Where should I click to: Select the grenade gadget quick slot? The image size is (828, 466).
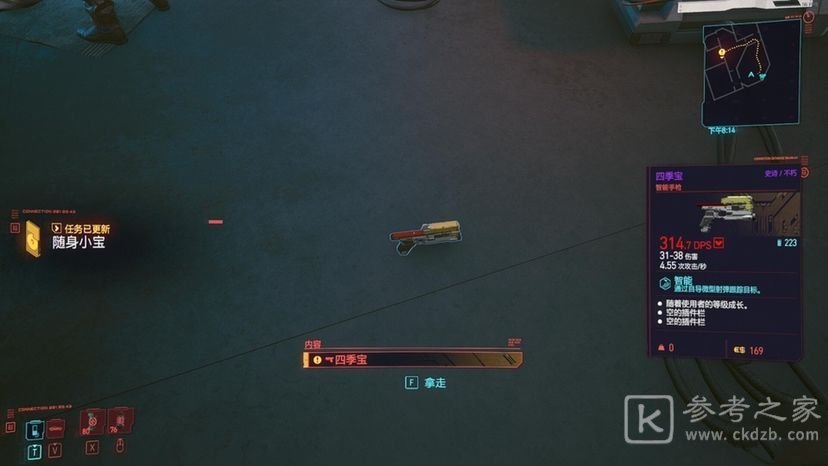pos(120,425)
